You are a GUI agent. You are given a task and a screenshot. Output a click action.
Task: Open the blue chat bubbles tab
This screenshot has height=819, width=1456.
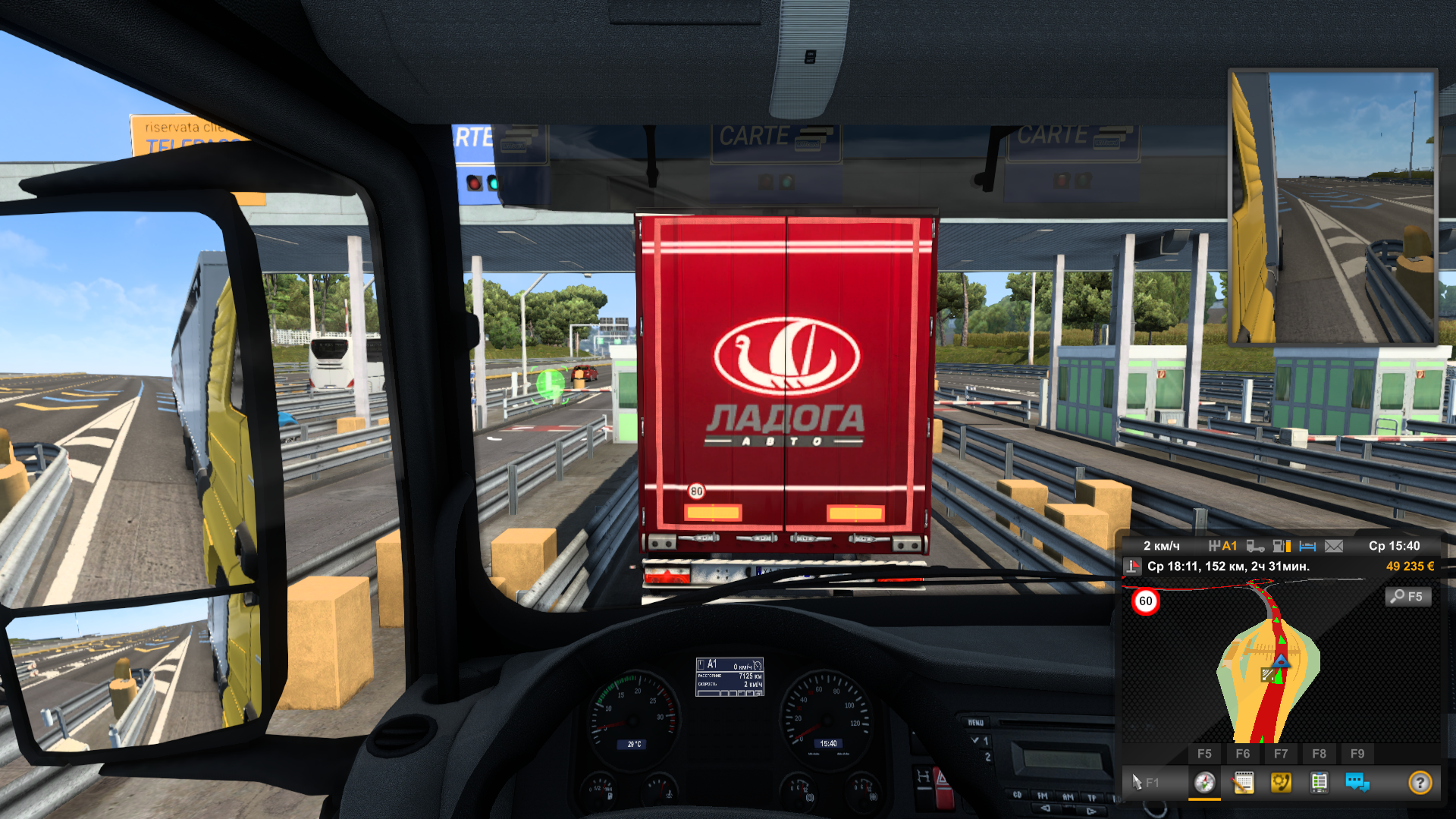1357,782
